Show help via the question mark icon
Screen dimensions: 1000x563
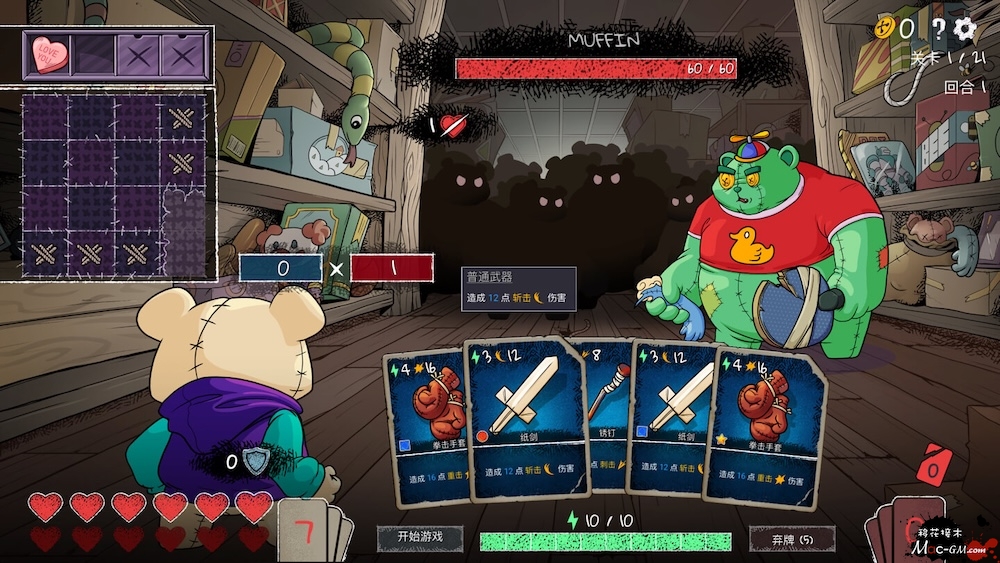[938, 29]
